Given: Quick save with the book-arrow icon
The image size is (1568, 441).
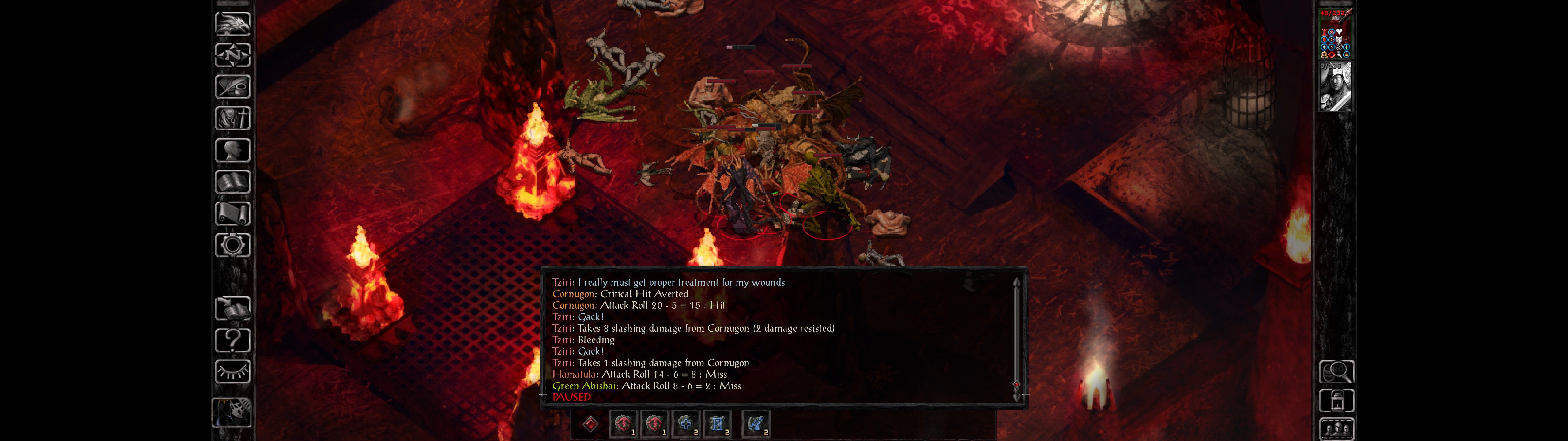Looking at the screenshot, I should point(232,309).
